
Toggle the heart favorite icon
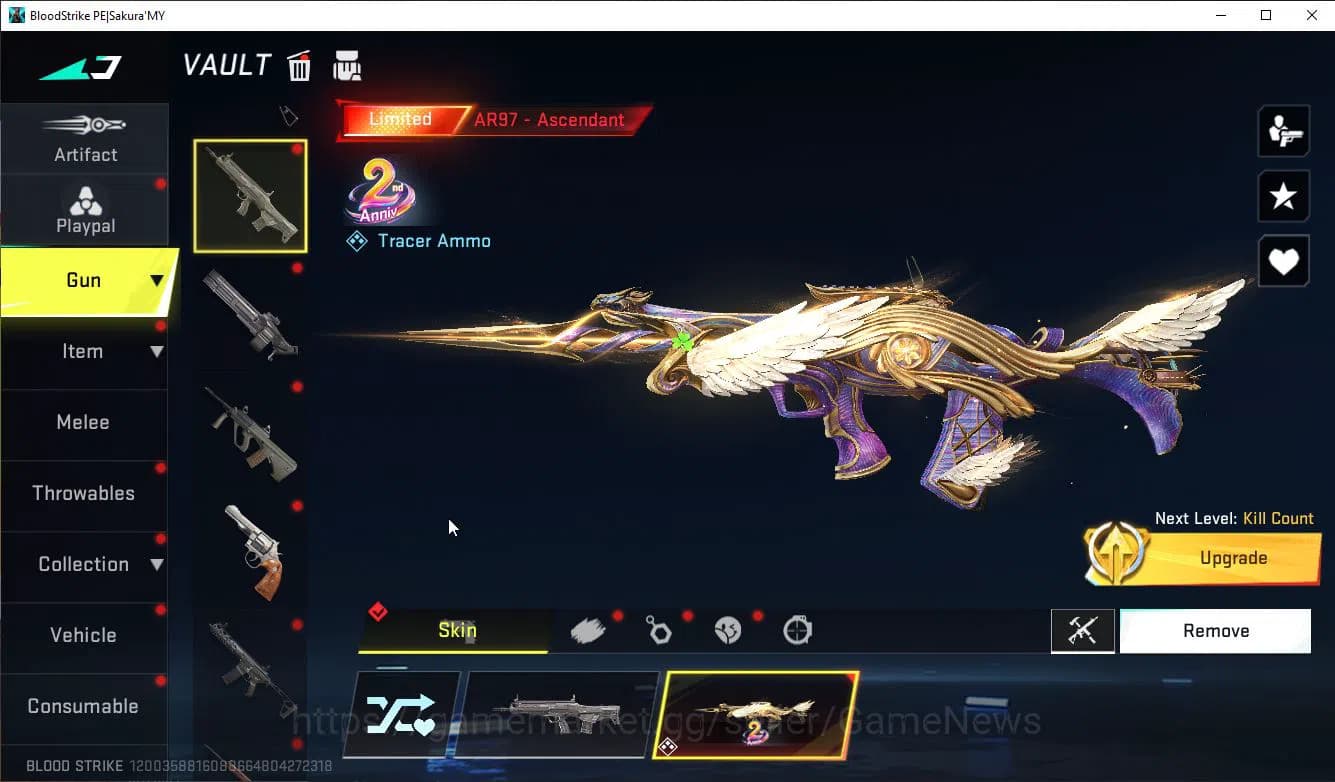[x=1283, y=261]
